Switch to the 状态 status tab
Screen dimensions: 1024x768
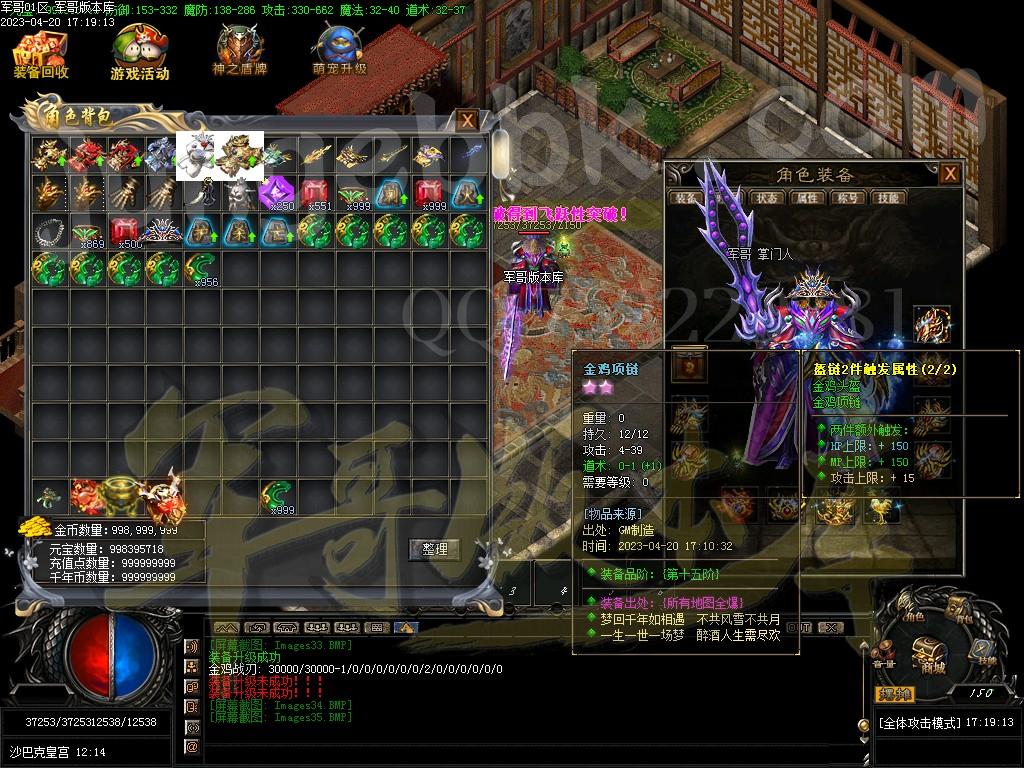767,198
